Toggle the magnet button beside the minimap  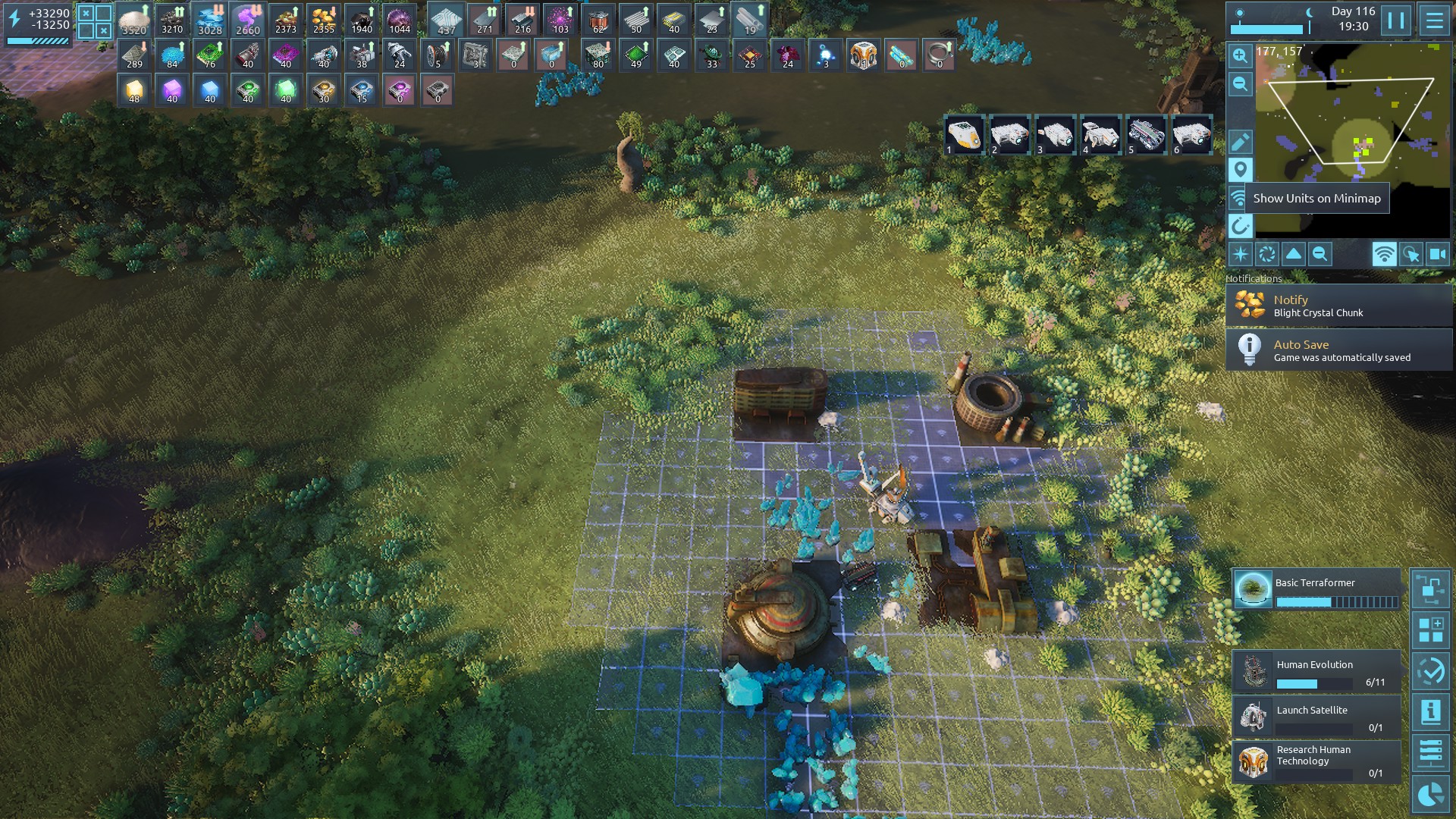tap(1240, 225)
